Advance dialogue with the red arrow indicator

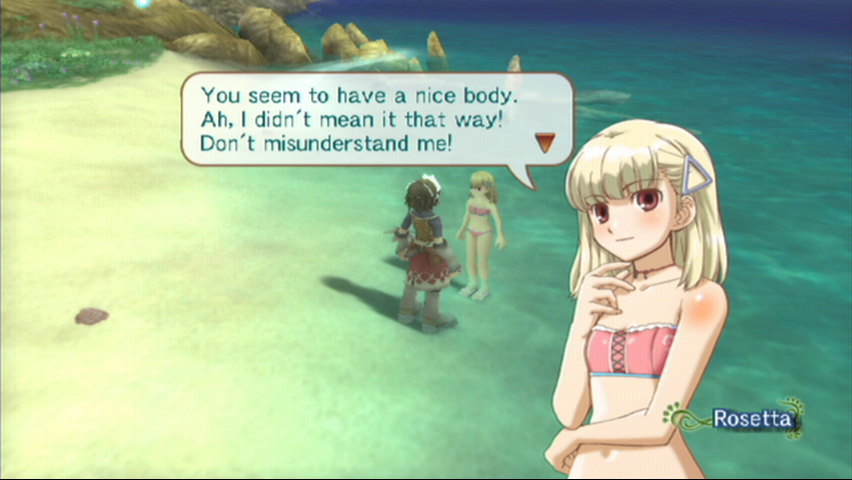pyautogui.click(x=545, y=142)
